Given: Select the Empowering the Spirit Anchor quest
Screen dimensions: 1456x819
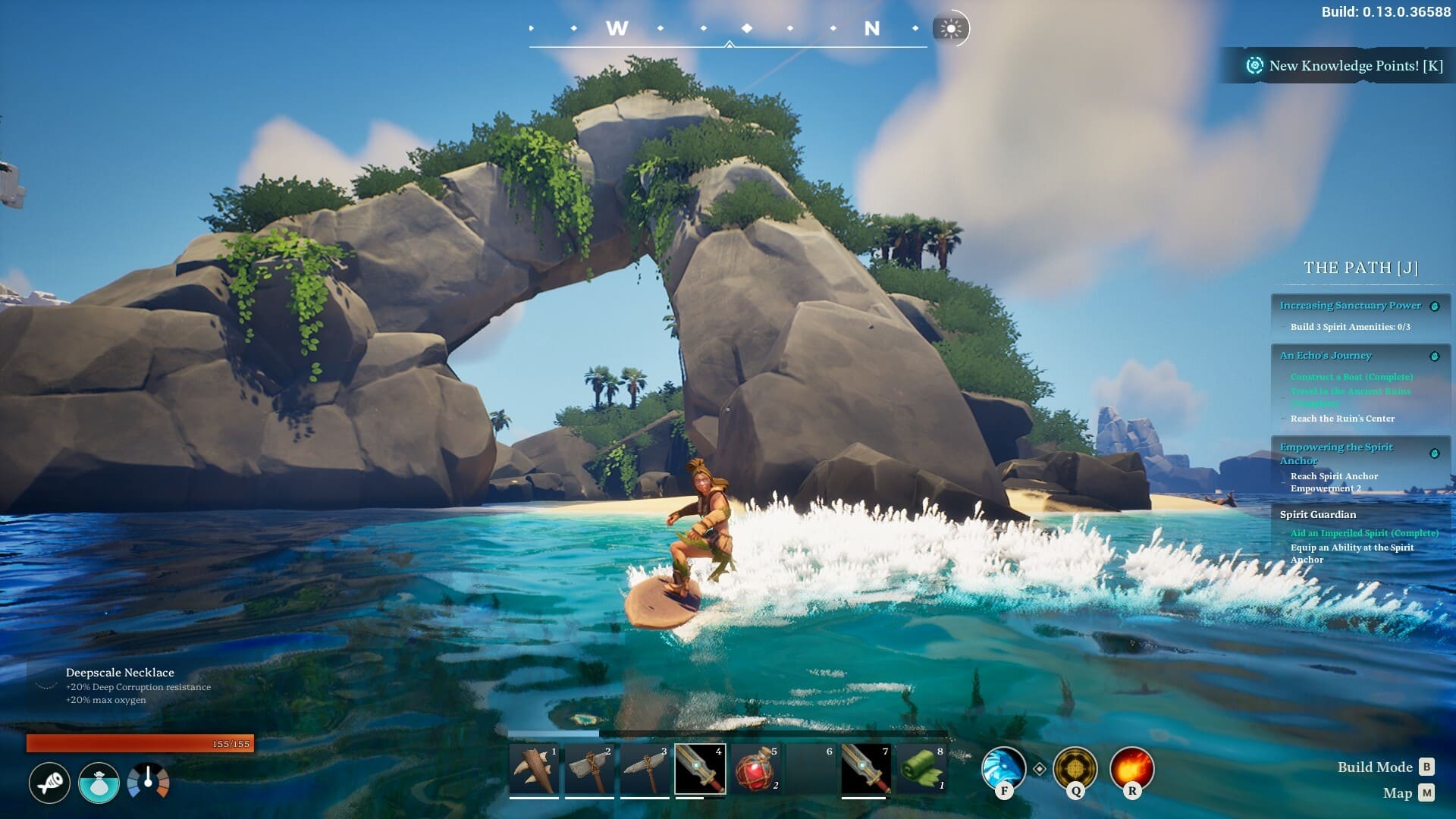Looking at the screenshot, I should 1336,453.
